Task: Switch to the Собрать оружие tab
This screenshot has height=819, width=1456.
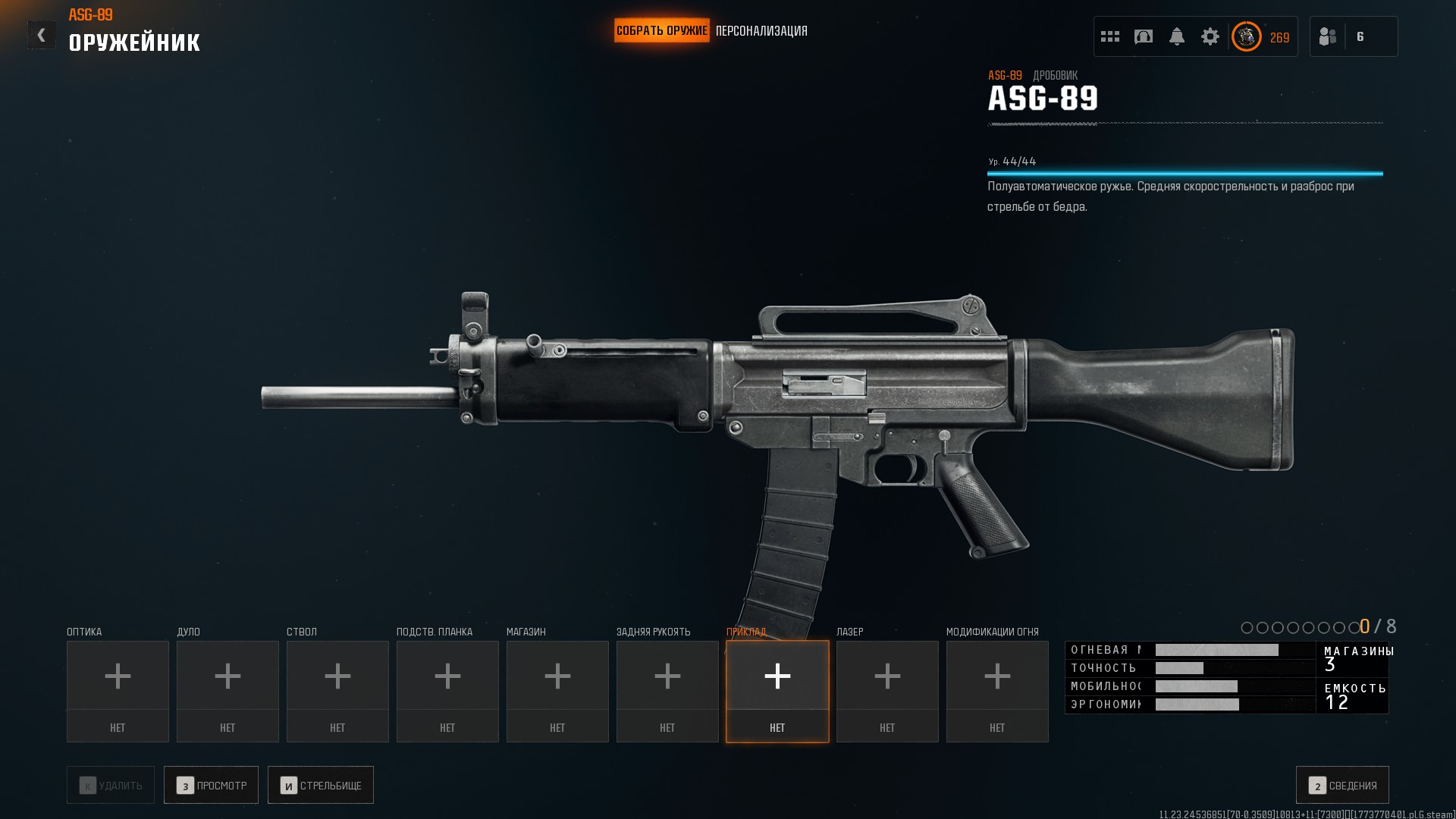Action: pos(661,31)
